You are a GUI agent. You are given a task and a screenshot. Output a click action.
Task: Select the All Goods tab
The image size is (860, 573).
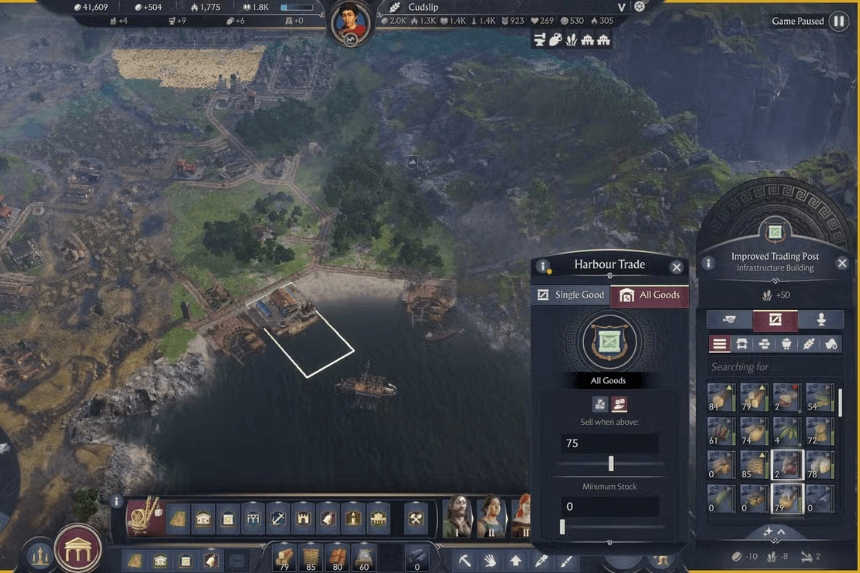click(x=649, y=295)
